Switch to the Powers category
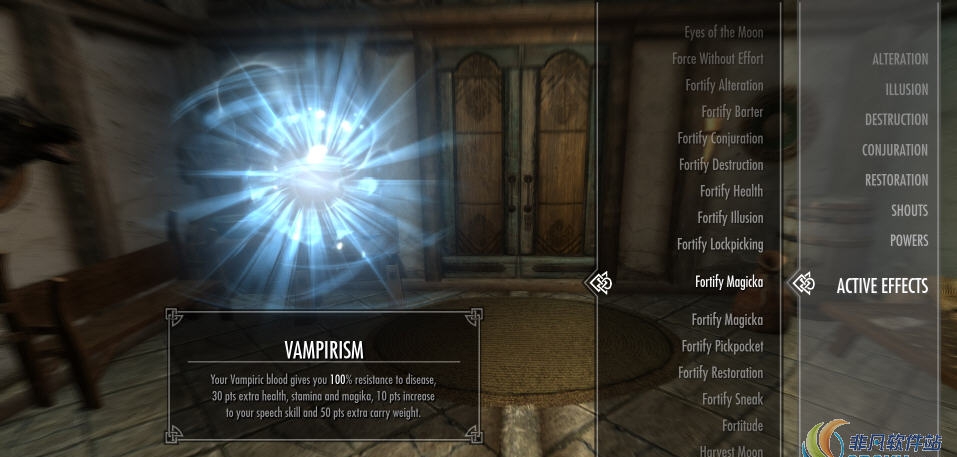957x457 pixels. point(909,240)
